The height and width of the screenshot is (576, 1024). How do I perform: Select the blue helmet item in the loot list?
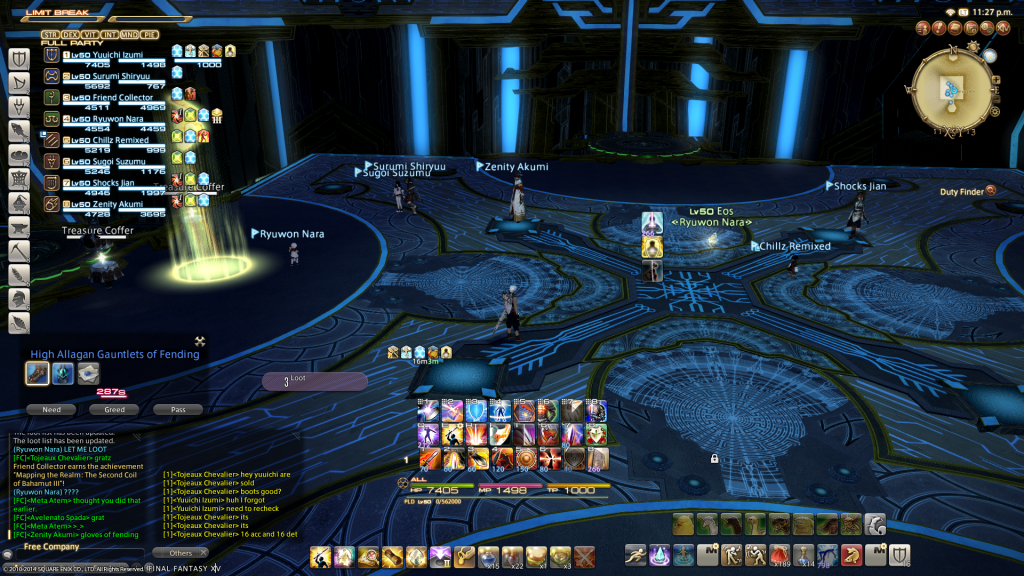click(63, 373)
